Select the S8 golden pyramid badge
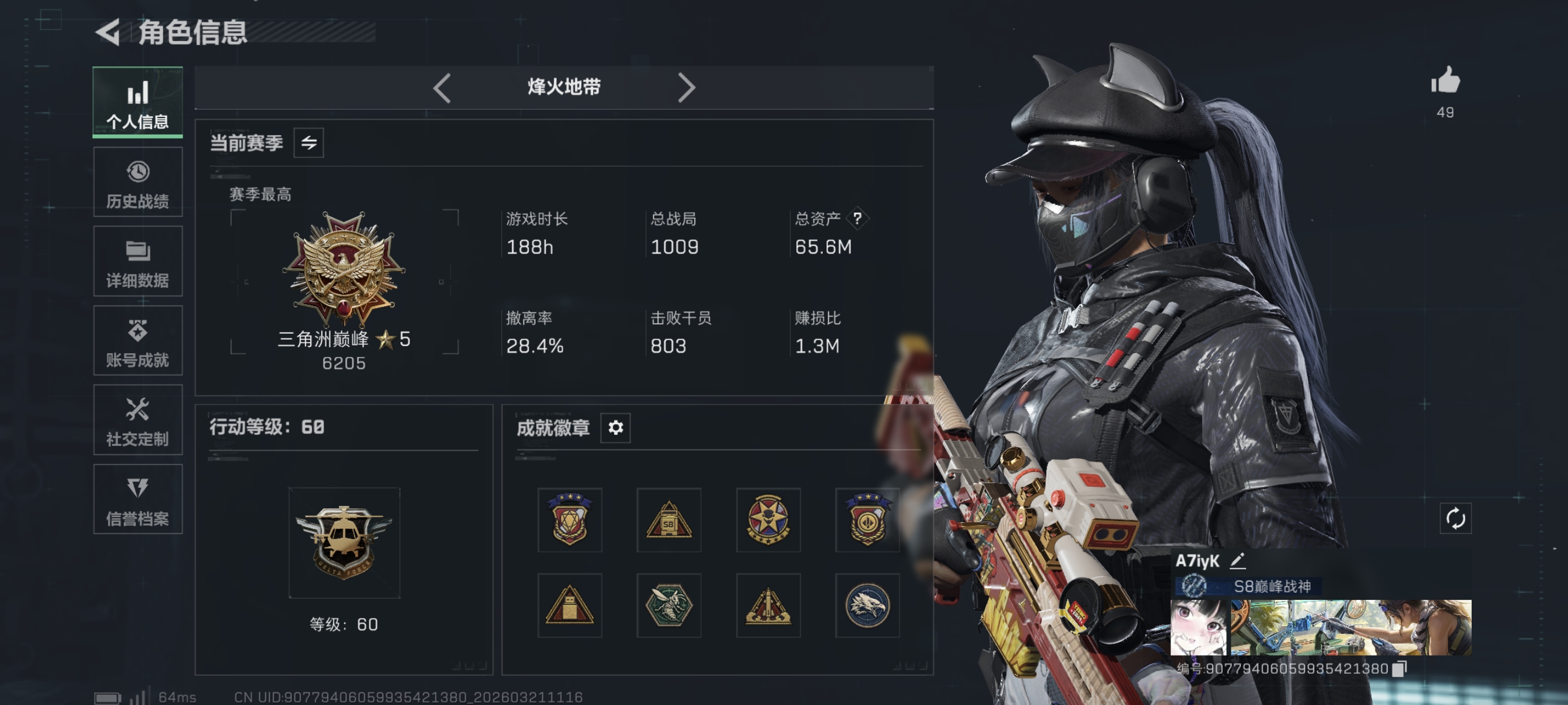This screenshot has width=1568, height=705. point(669,521)
